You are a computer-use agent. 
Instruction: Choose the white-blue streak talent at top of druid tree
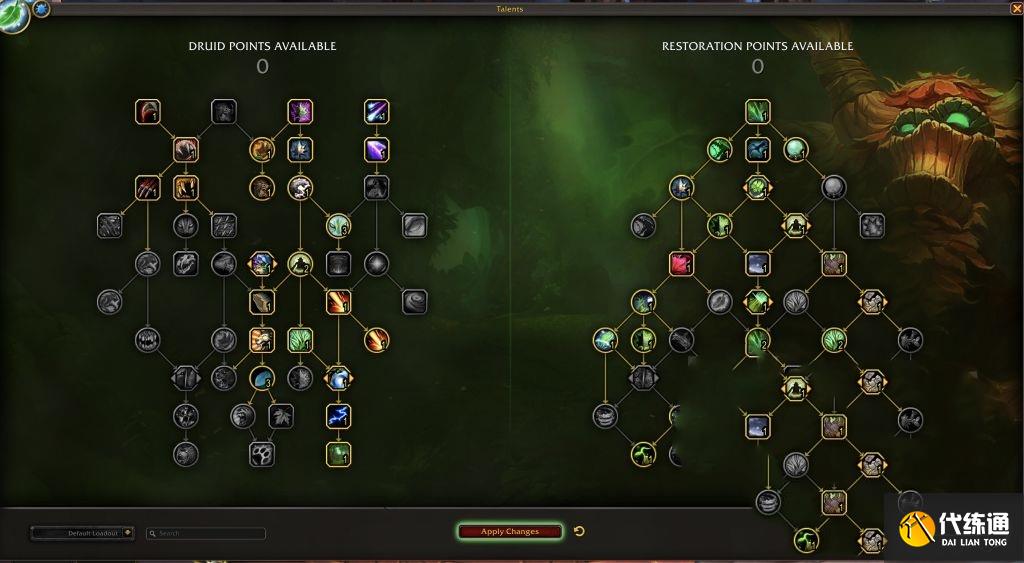(x=376, y=111)
